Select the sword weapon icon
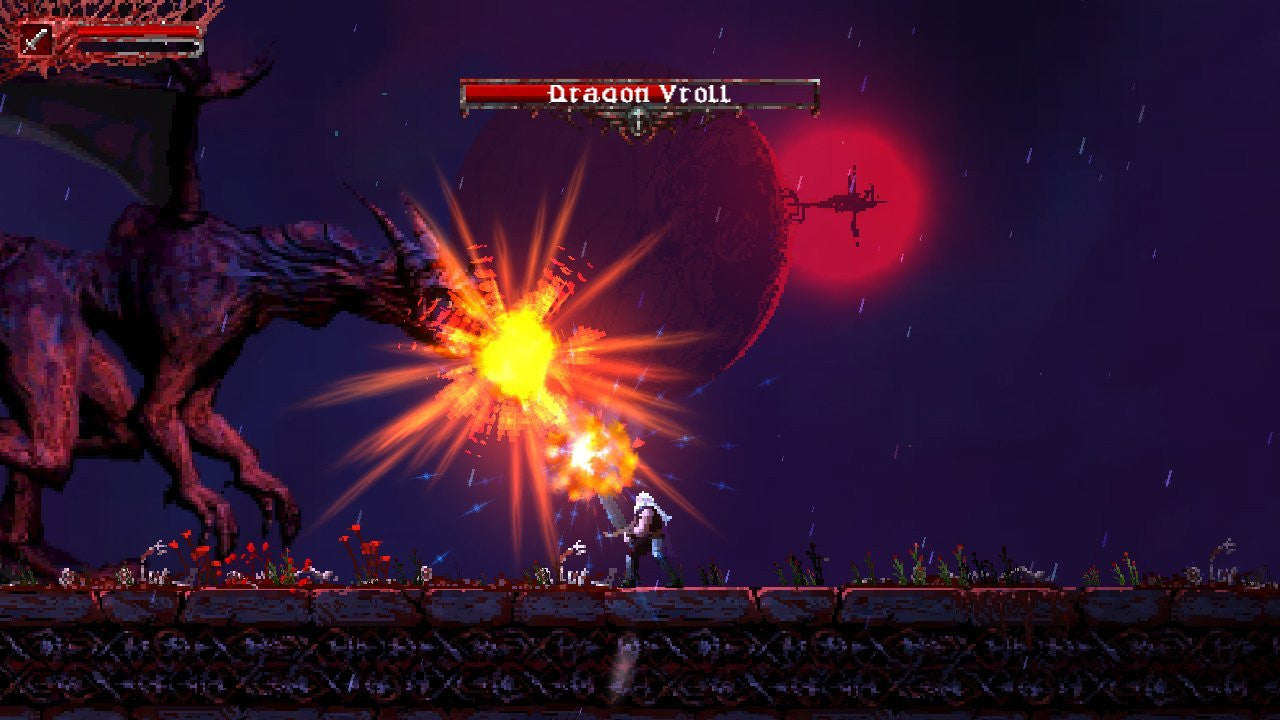Viewport: 1280px width, 720px height. pyautogui.click(x=35, y=38)
